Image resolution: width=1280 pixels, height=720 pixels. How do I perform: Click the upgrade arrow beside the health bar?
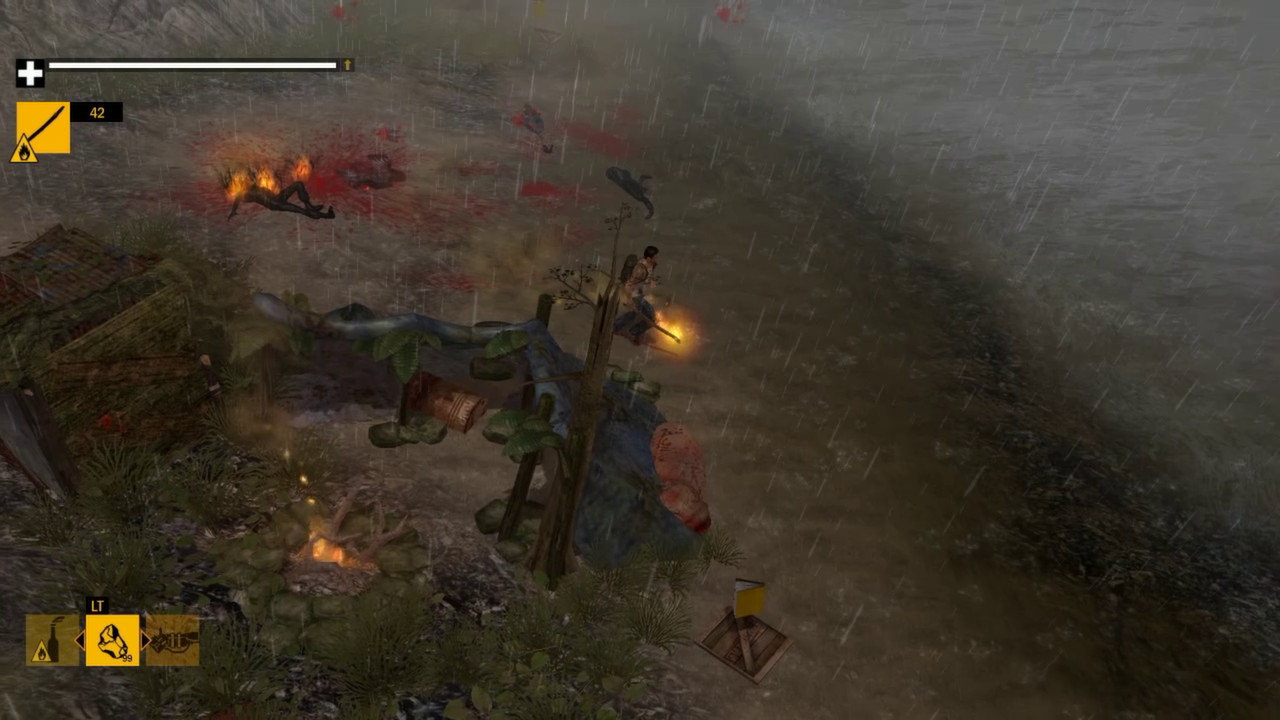click(x=345, y=65)
